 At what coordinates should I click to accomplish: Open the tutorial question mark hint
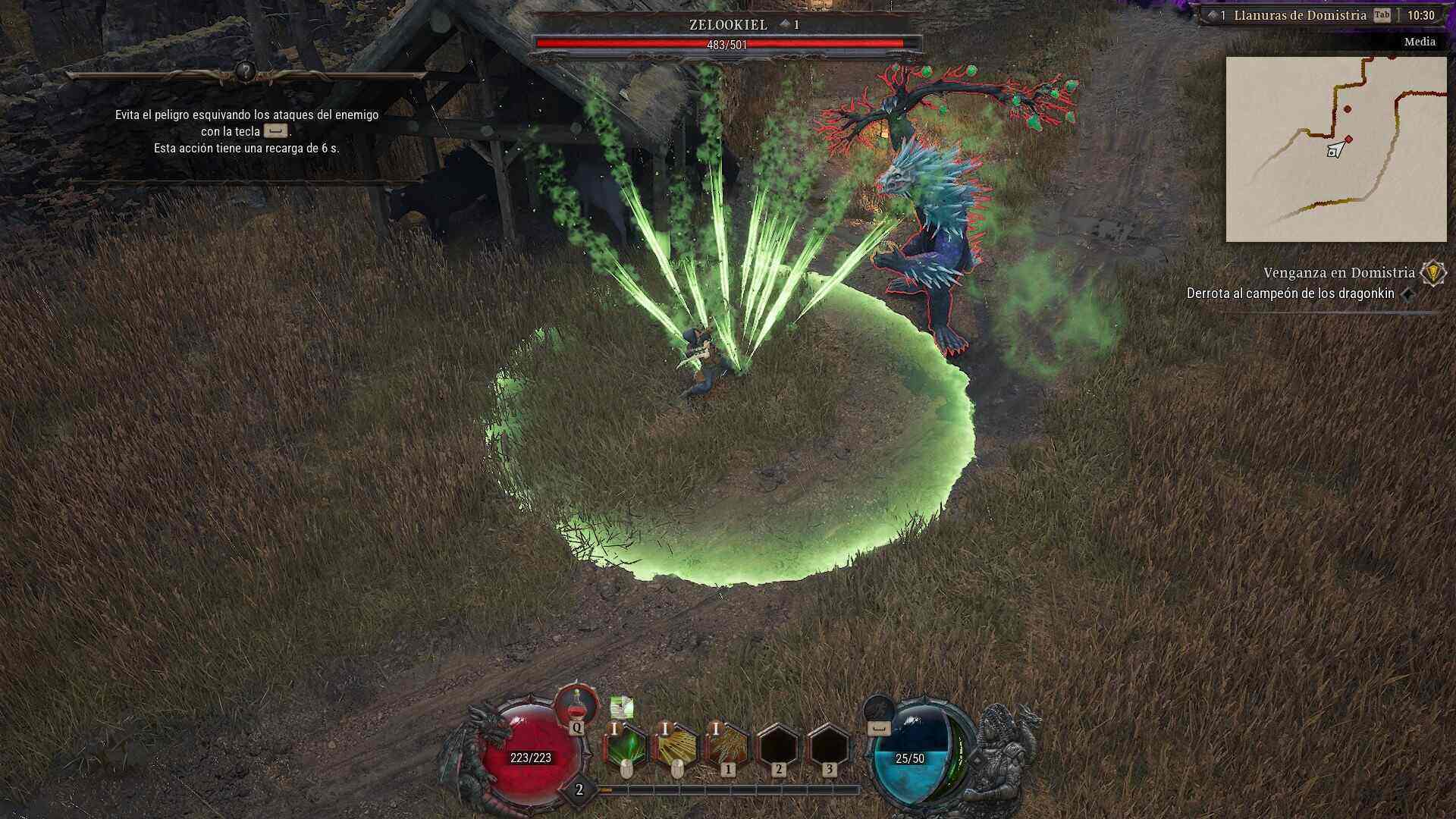click(245, 72)
